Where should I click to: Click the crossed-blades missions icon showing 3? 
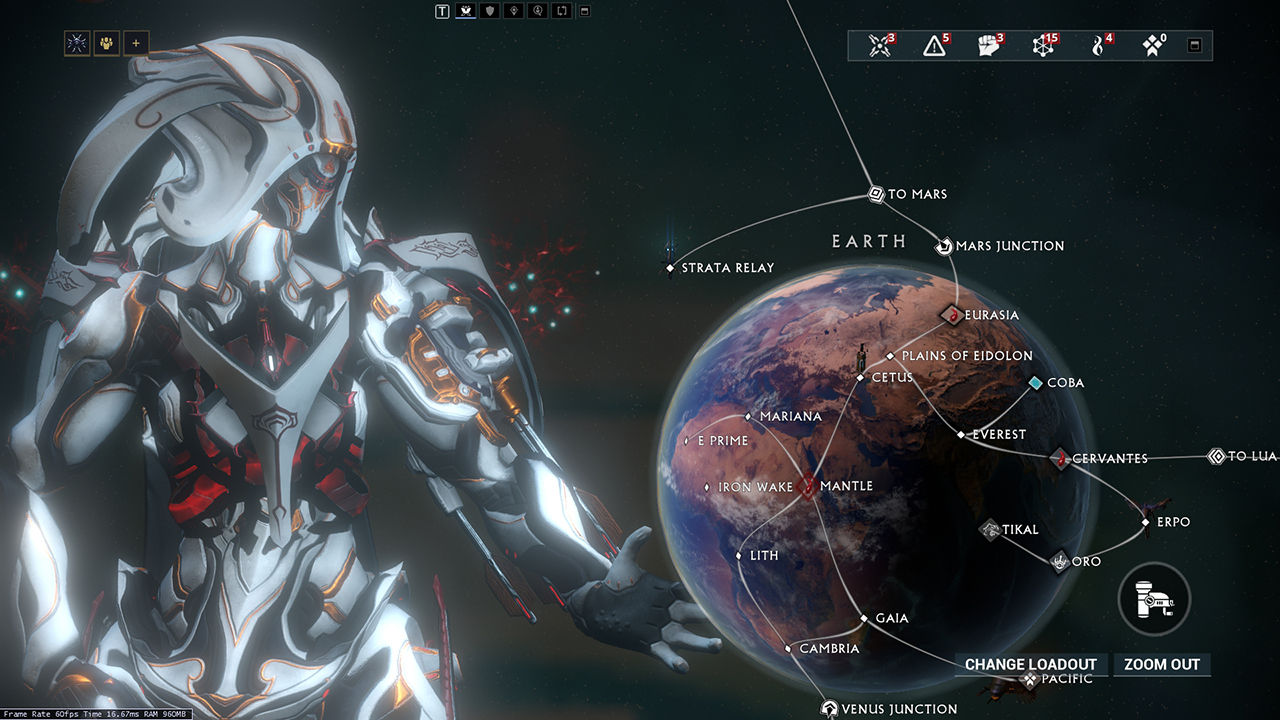click(x=879, y=45)
